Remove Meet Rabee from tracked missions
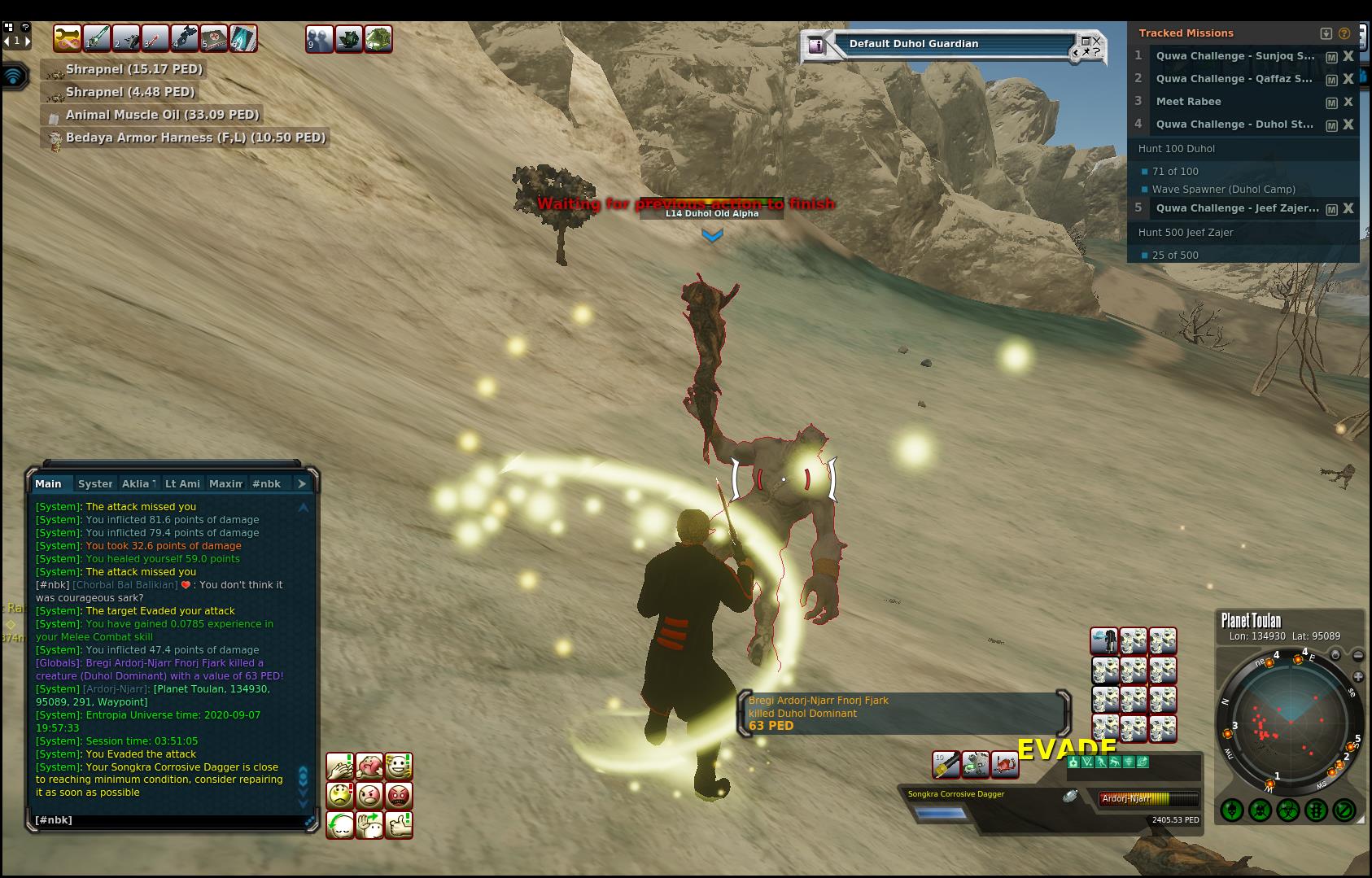Viewport: 1372px width, 878px height. click(1348, 102)
